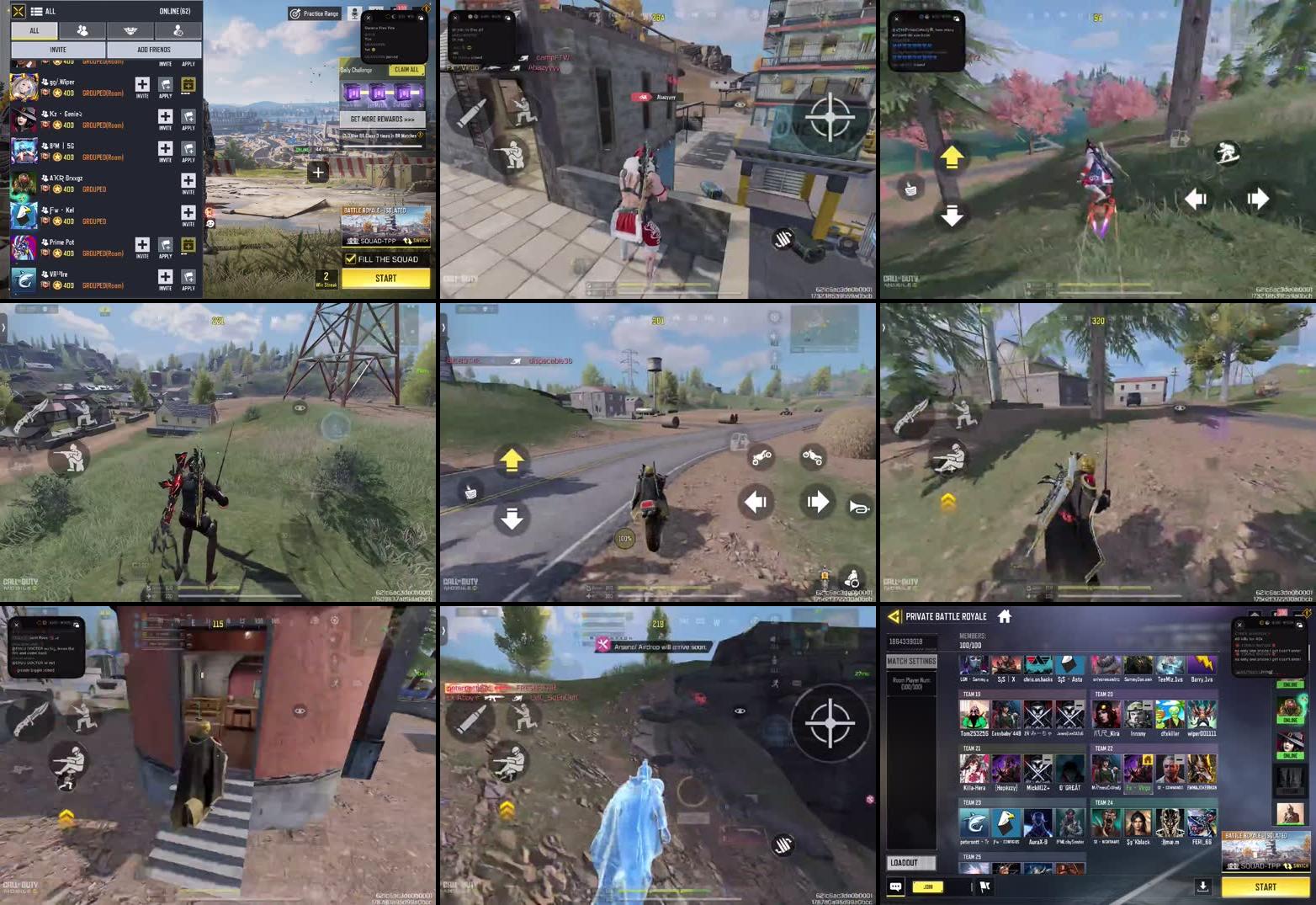Screen dimensions: 1316x905
Task: Click the home icon in Private Battle Royale
Action: point(1004,616)
